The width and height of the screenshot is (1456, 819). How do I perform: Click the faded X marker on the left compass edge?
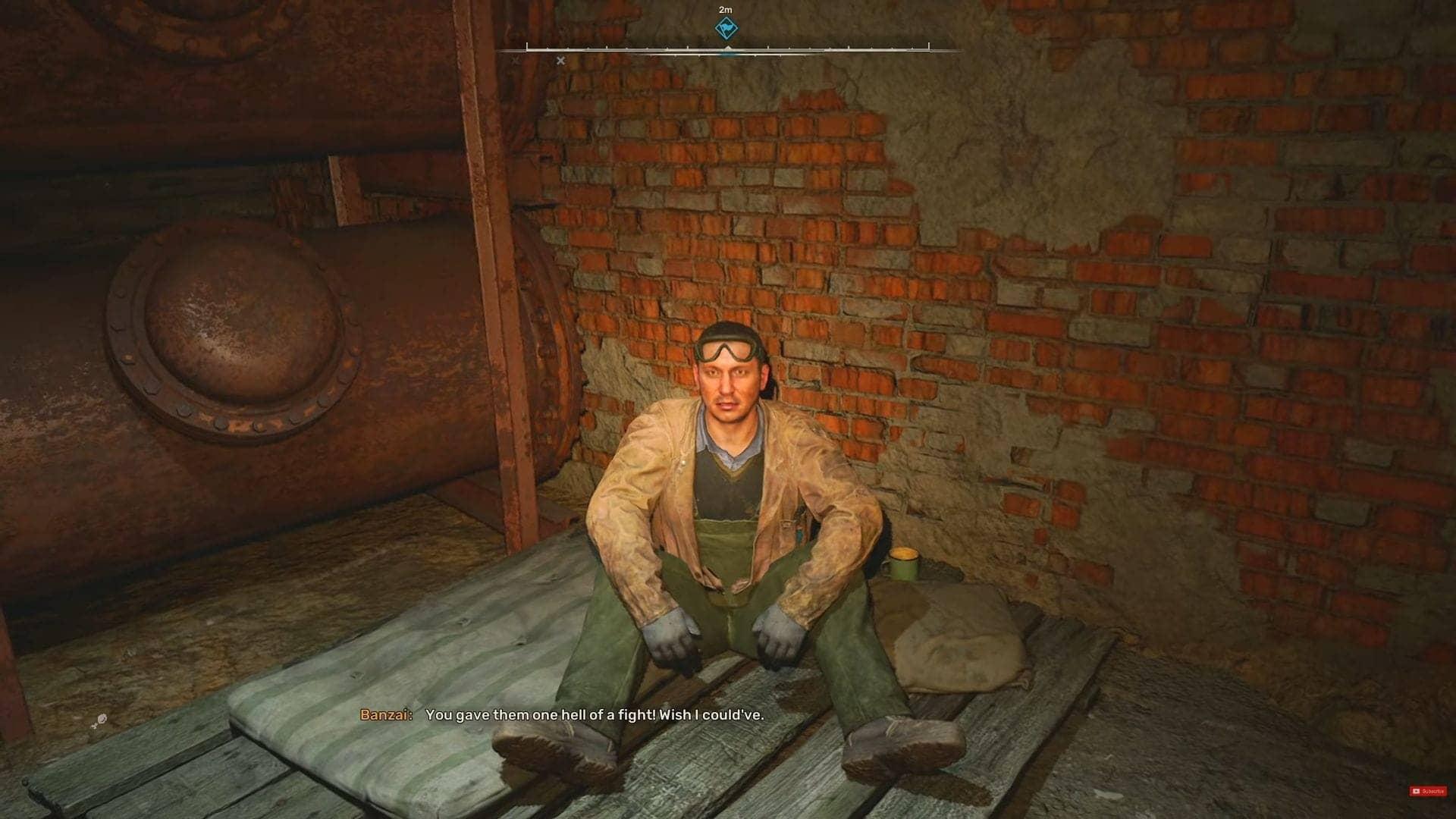[514, 60]
